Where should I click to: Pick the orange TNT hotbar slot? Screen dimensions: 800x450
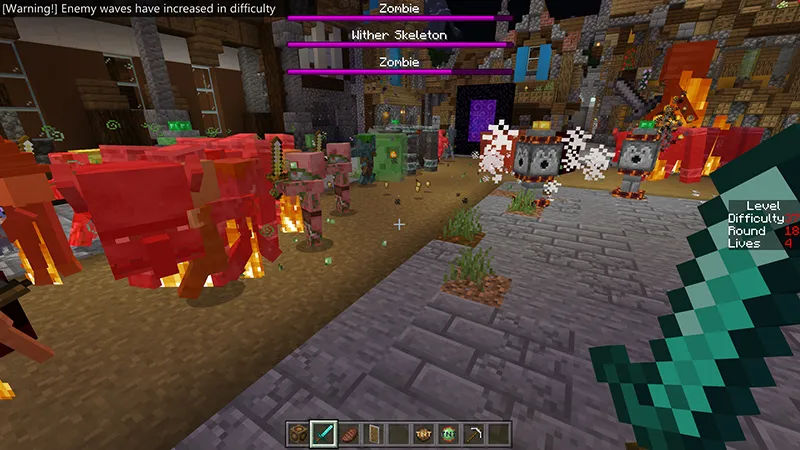click(x=424, y=433)
